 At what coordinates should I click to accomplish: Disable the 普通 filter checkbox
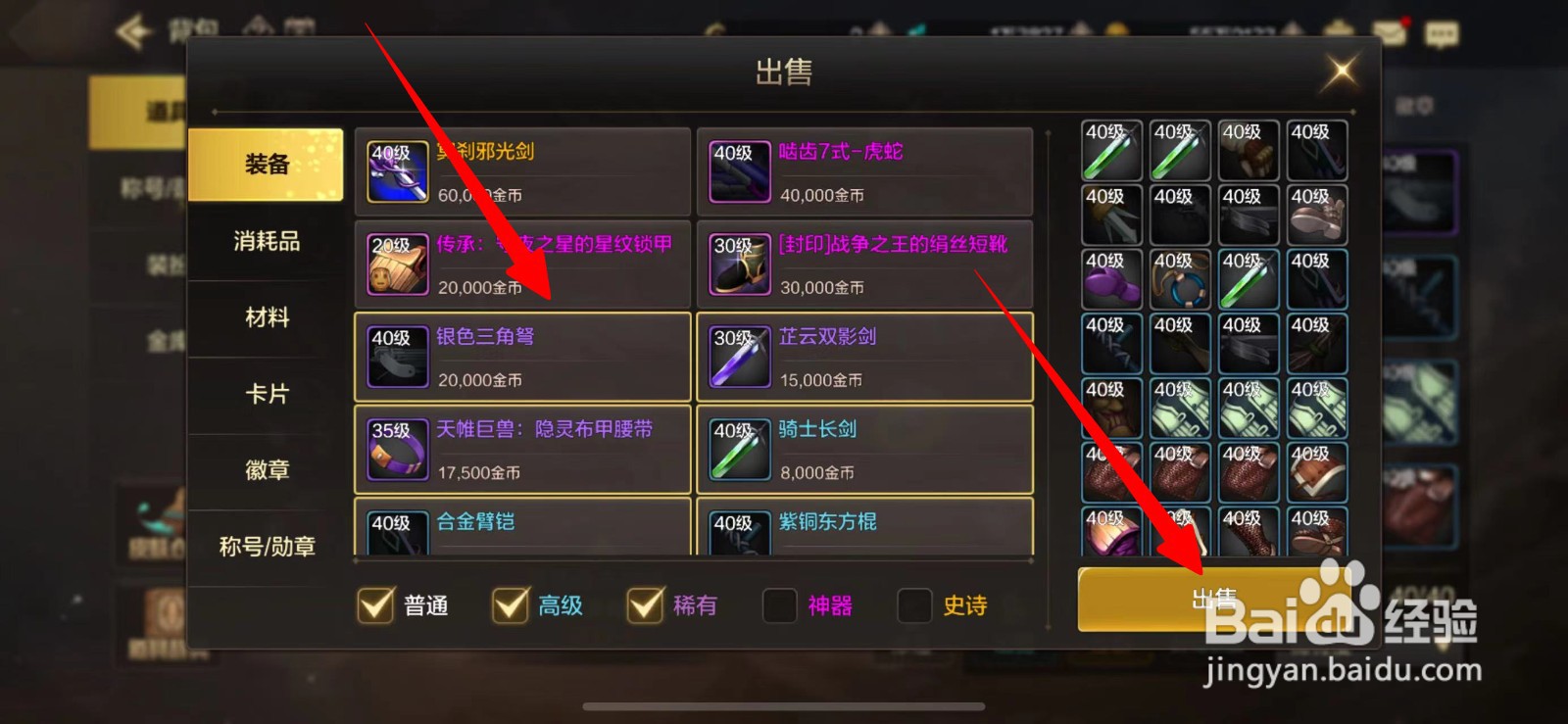[374, 606]
